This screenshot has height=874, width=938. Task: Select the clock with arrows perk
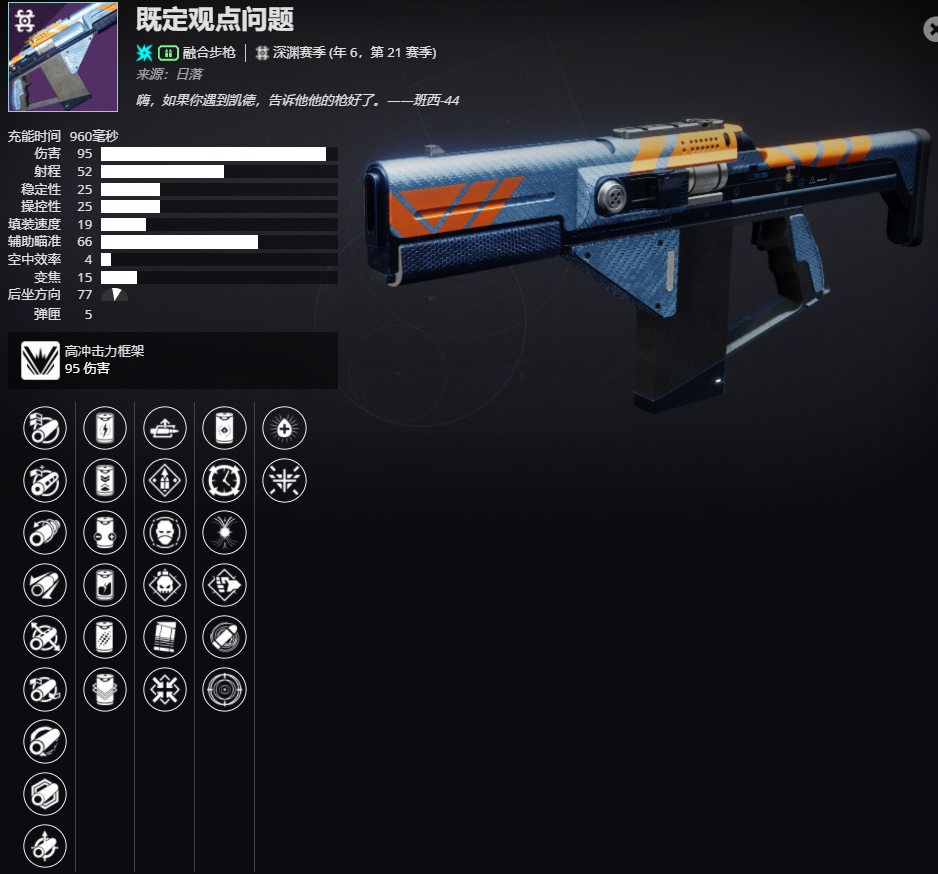224,480
